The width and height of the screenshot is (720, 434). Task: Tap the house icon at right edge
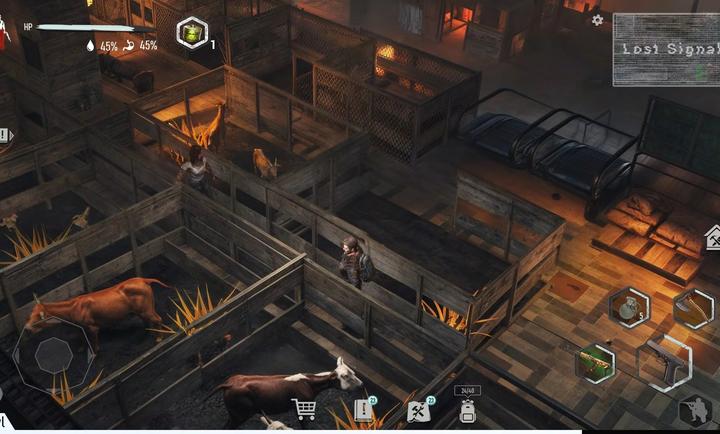click(x=713, y=238)
